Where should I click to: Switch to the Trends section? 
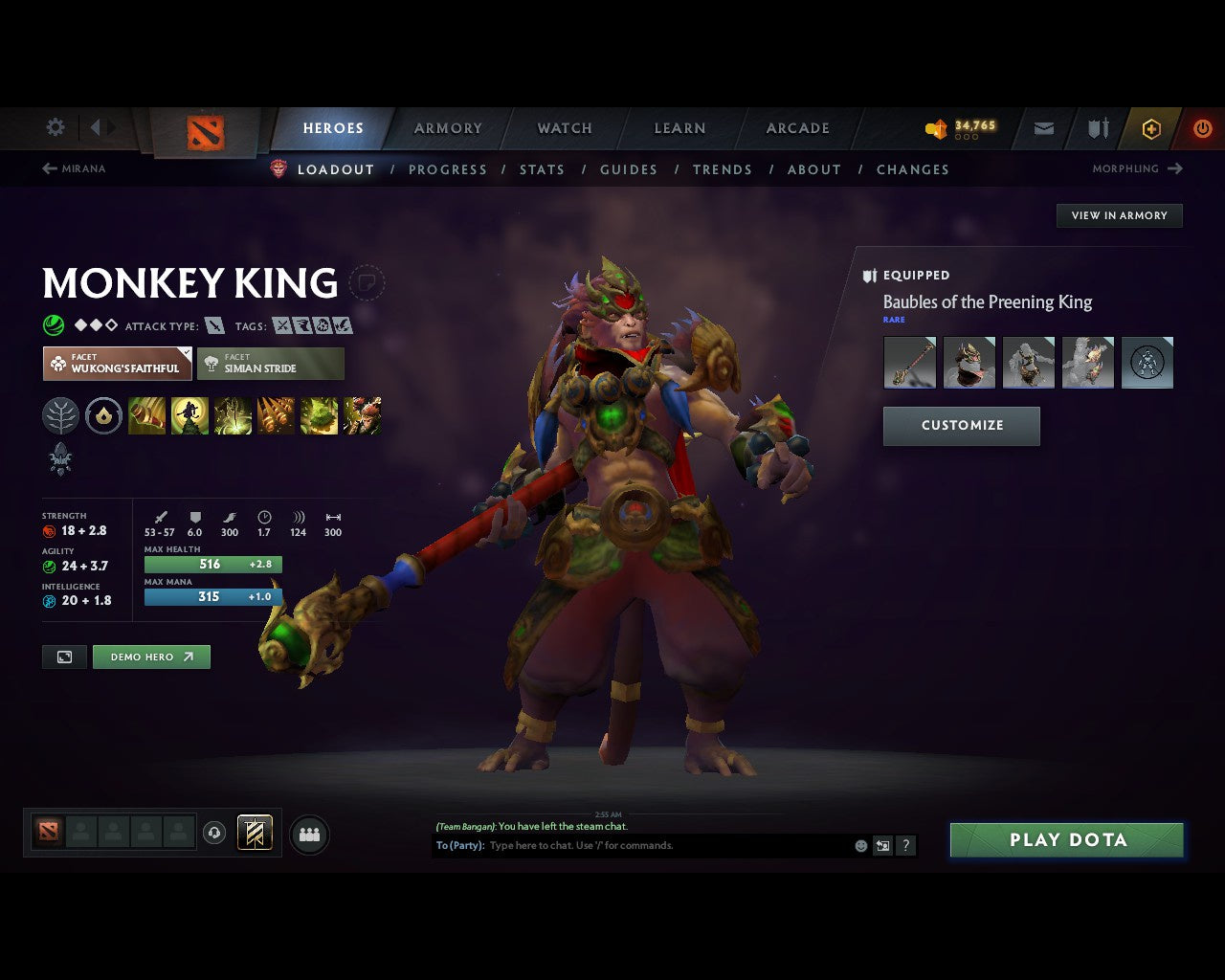(722, 169)
